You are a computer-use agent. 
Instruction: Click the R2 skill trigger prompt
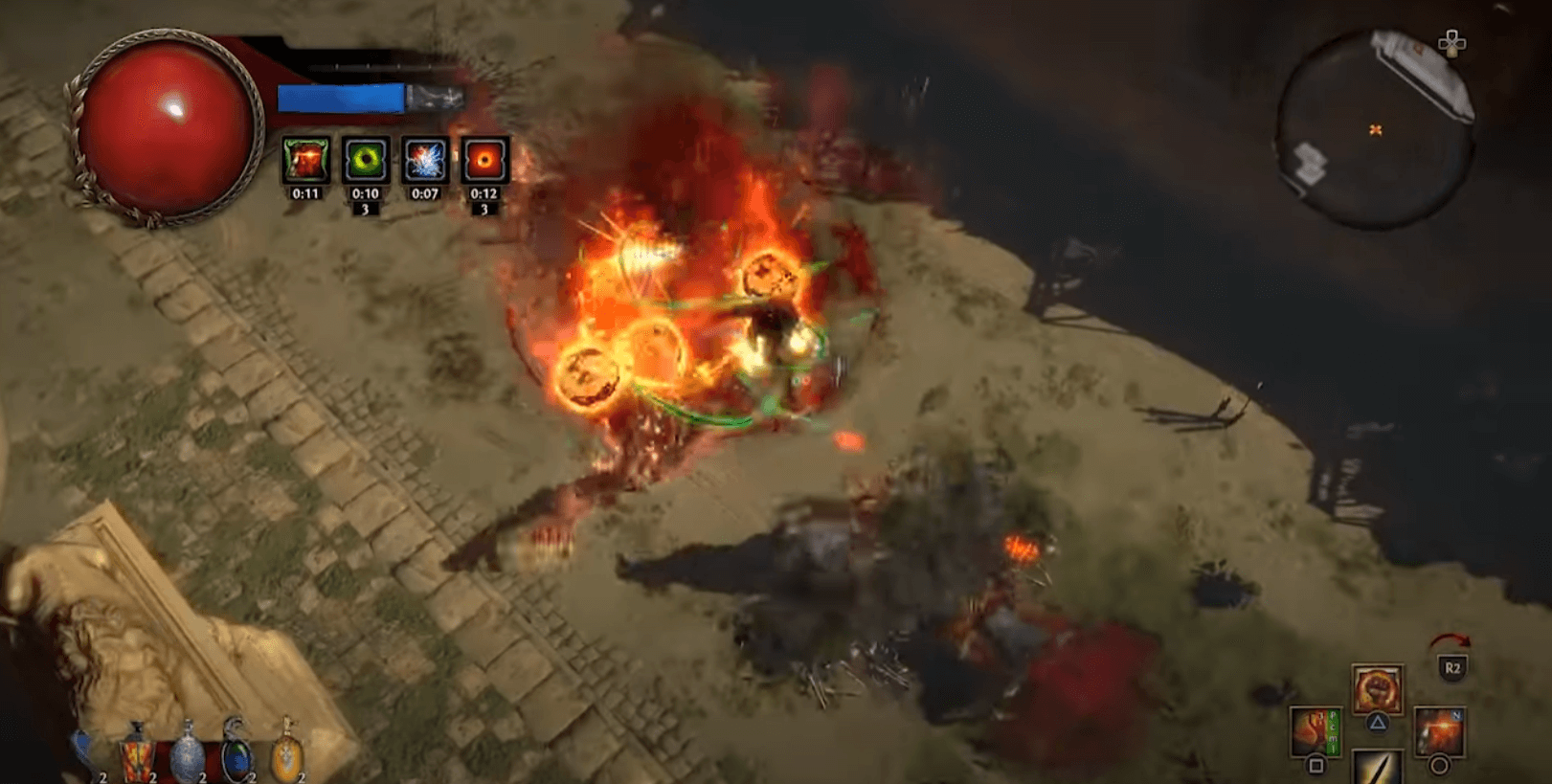click(x=1453, y=667)
